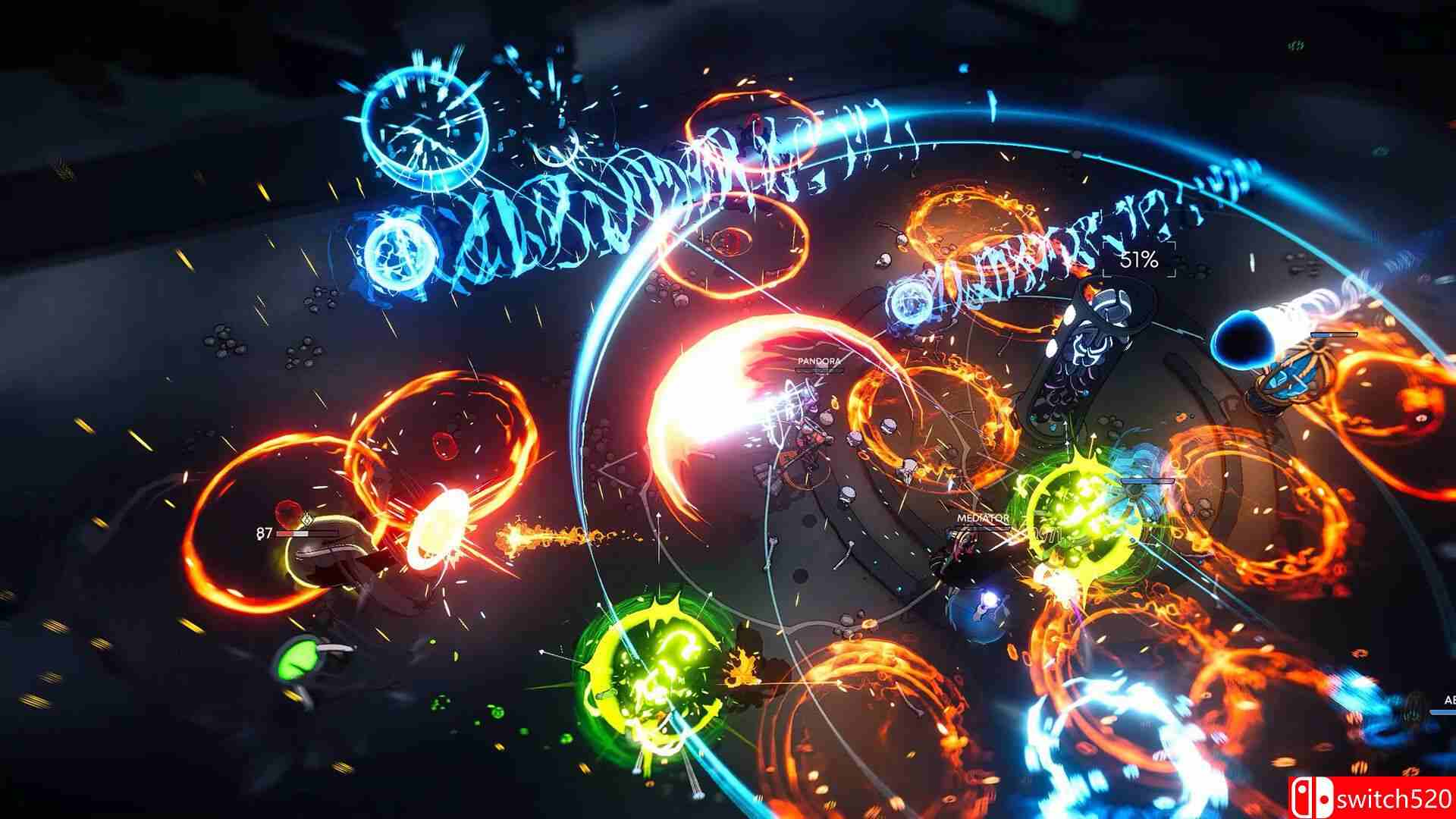Expand the bracketed 51% capture indicator
This screenshot has height=819, width=1456.
tap(1137, 259)
